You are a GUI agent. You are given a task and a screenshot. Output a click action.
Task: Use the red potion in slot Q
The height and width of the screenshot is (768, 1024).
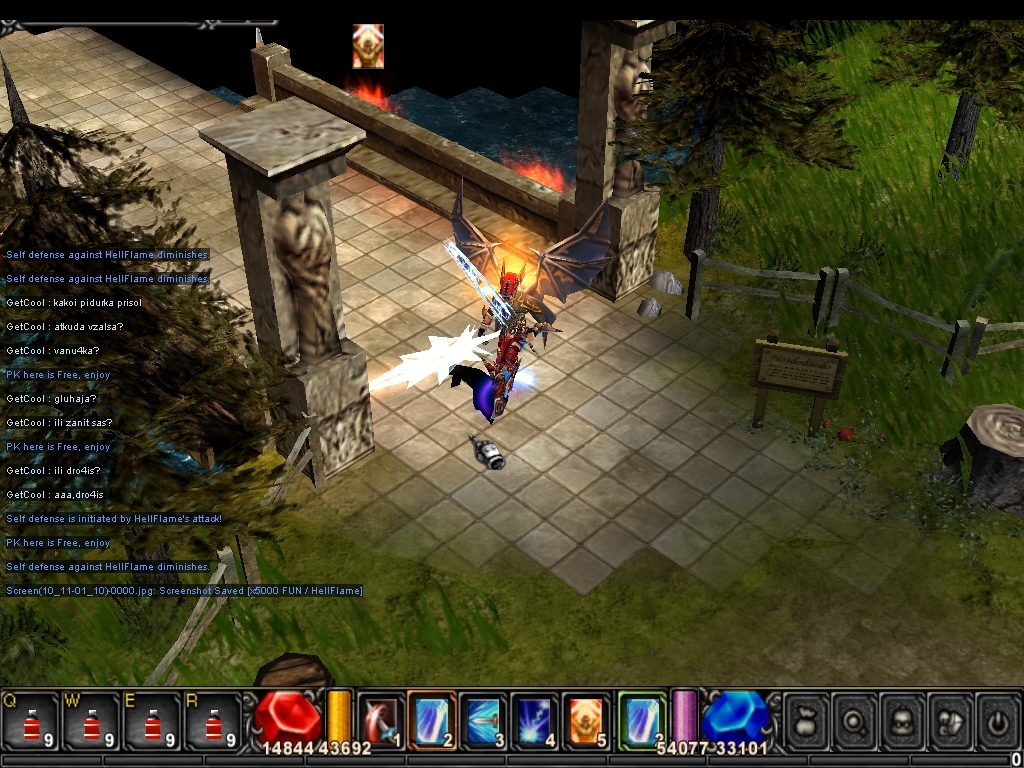(30, 720)
